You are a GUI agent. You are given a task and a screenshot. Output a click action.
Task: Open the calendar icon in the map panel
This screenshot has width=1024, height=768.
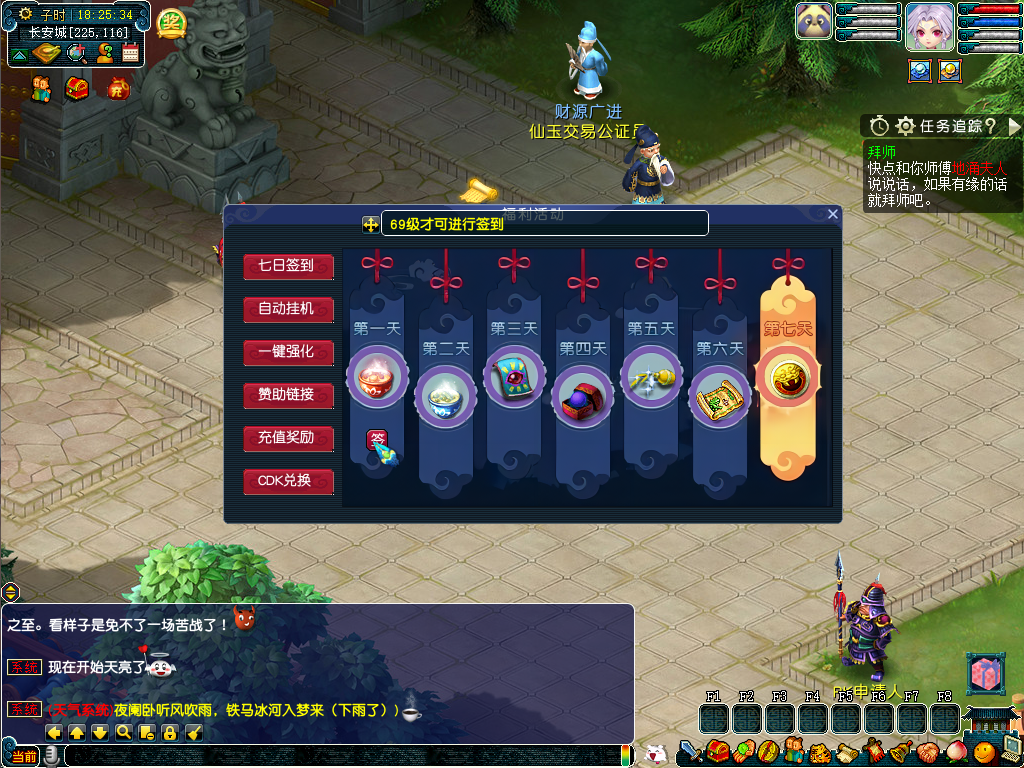tap(130, 53)
